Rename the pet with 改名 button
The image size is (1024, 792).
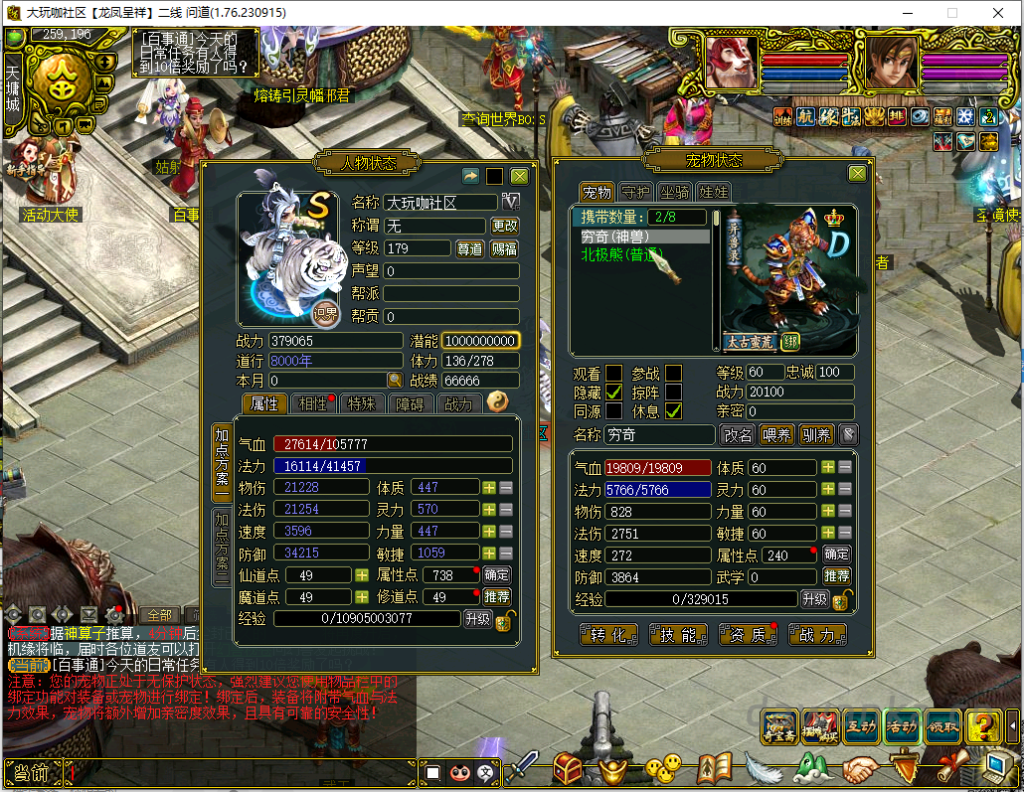[738, 435]
